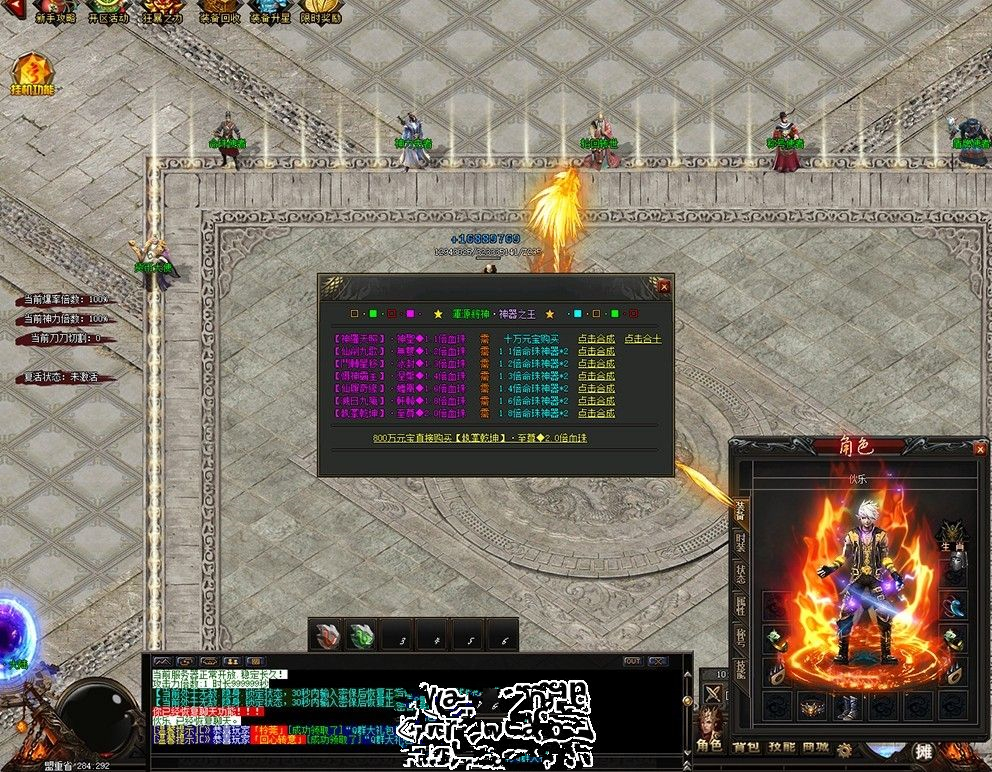Open the 技能 tab in character panel
992x772 pixels.
(741, 668)
